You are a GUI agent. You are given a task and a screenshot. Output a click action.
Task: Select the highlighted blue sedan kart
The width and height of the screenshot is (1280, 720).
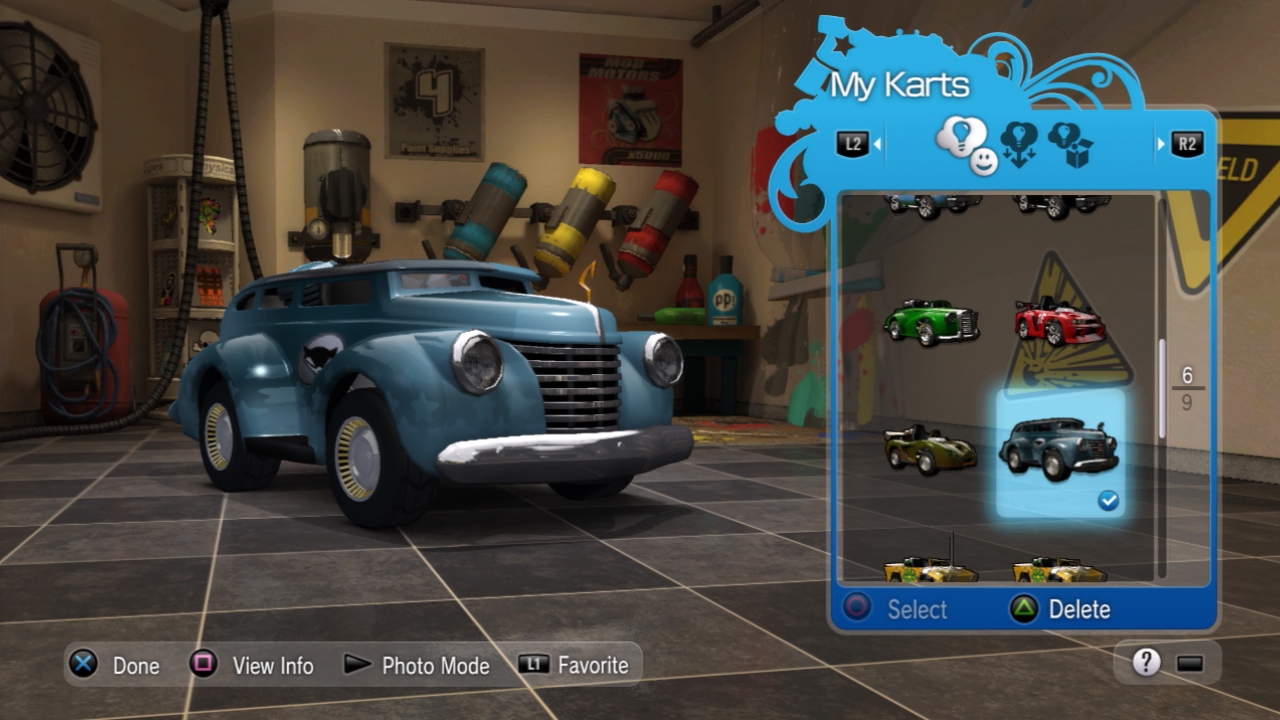pyautogui.click(x=1059, y=449)
